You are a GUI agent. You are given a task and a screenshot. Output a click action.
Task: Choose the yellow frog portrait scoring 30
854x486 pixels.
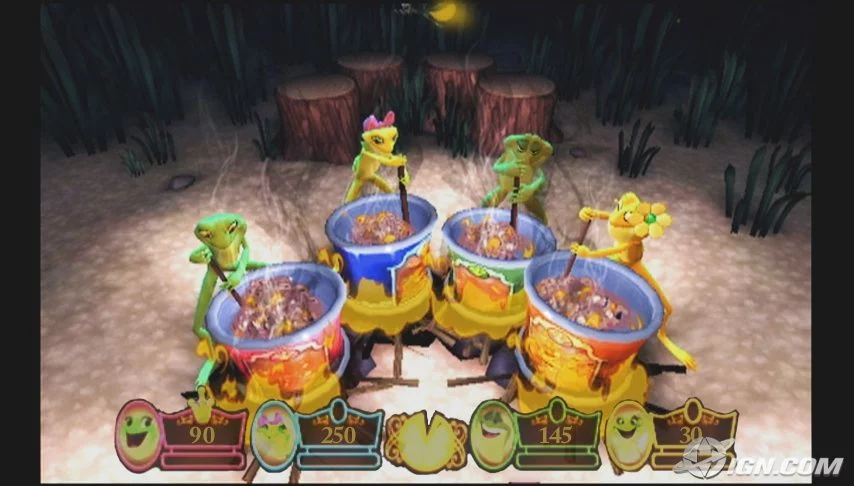pyautogui.click(x=630, y=435)
